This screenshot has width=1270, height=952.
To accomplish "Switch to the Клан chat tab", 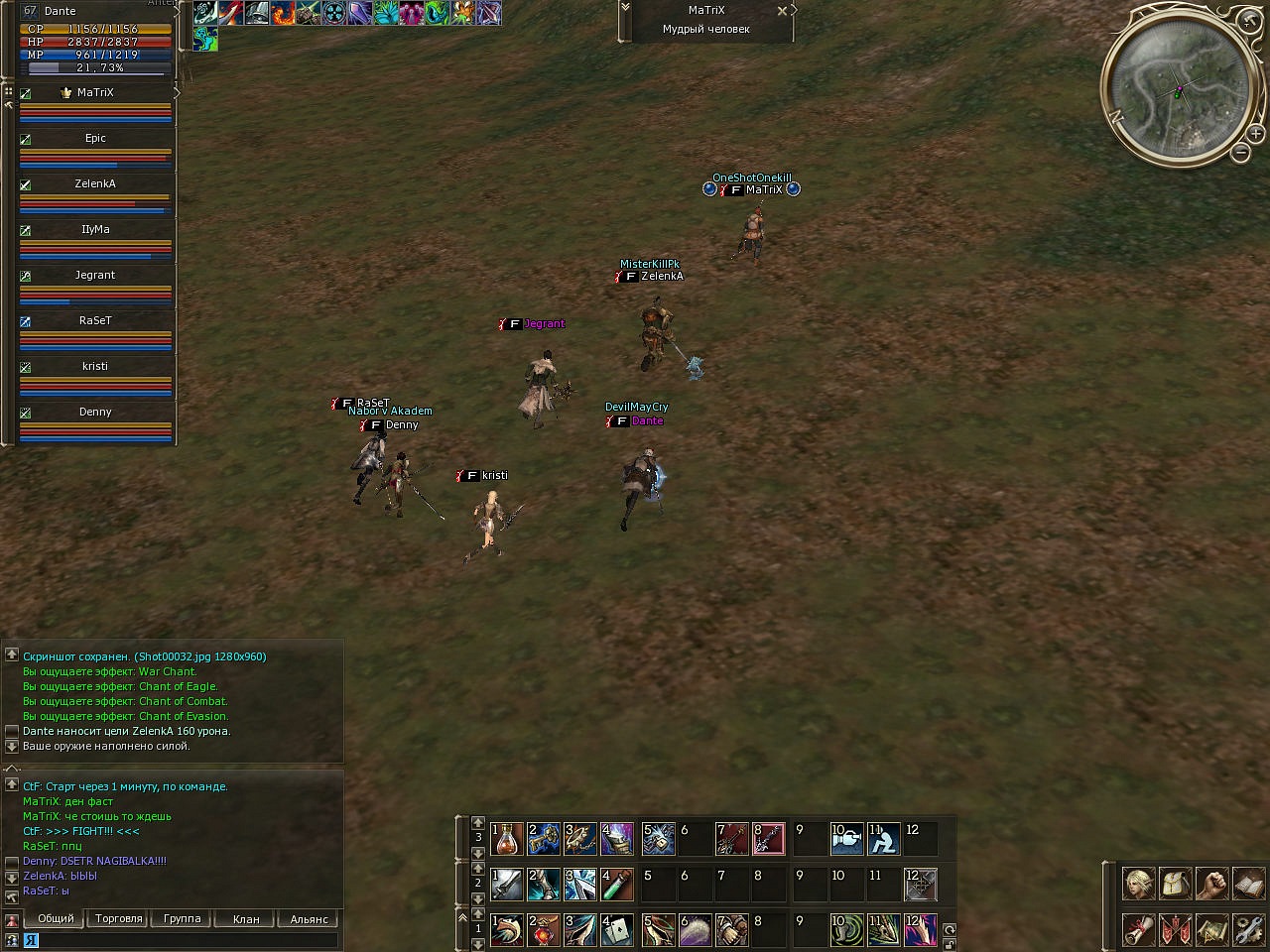I will pyautogui.click(x=246, y=919).
